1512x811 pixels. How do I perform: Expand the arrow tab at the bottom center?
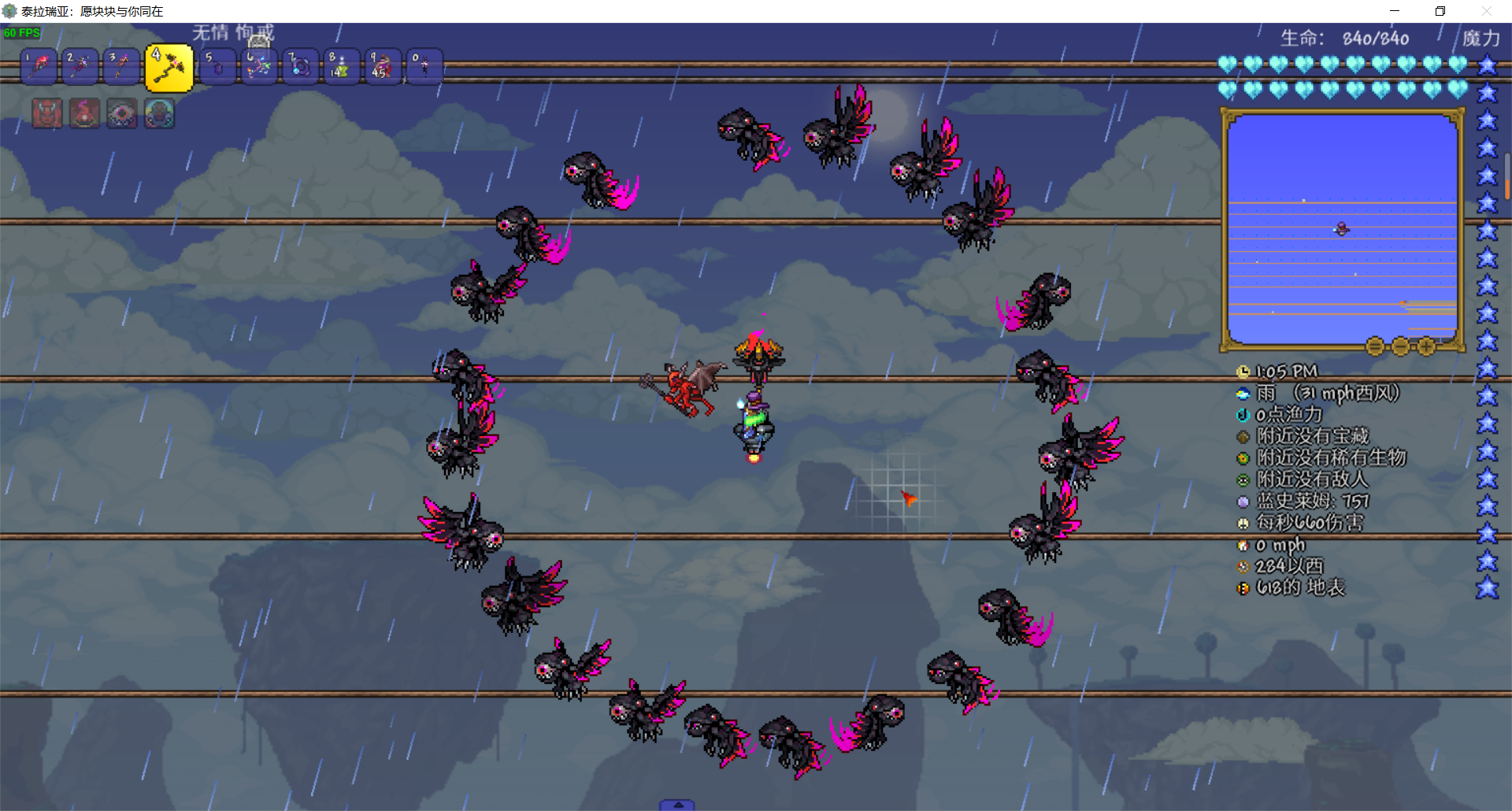677,805
